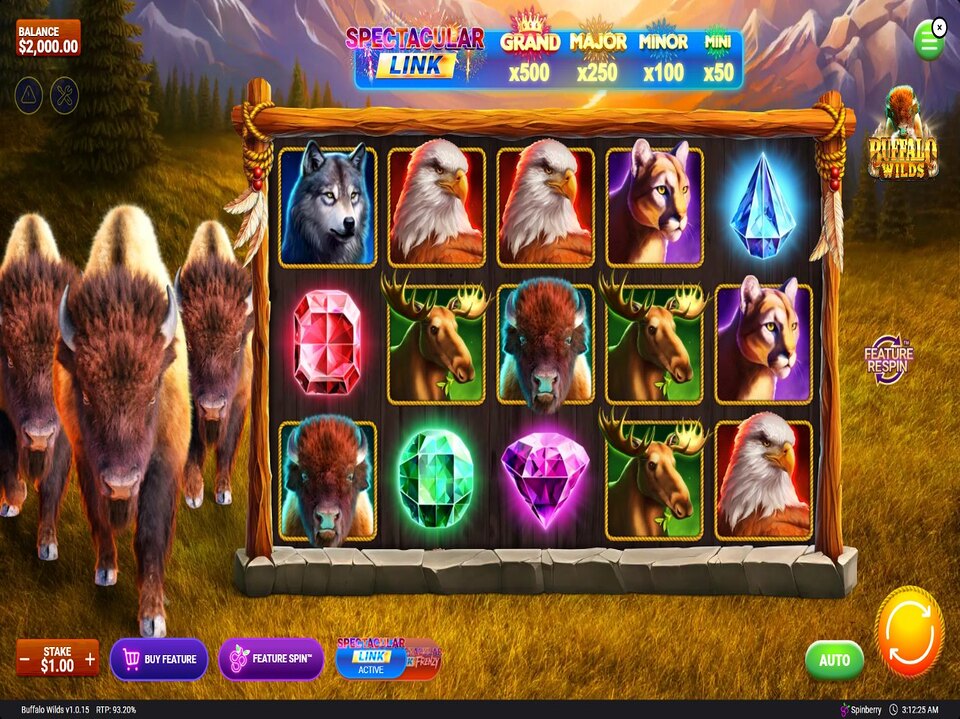The image size is (960, 719).
Task: Activate the Feature Spin option
Action: point(271,659)
